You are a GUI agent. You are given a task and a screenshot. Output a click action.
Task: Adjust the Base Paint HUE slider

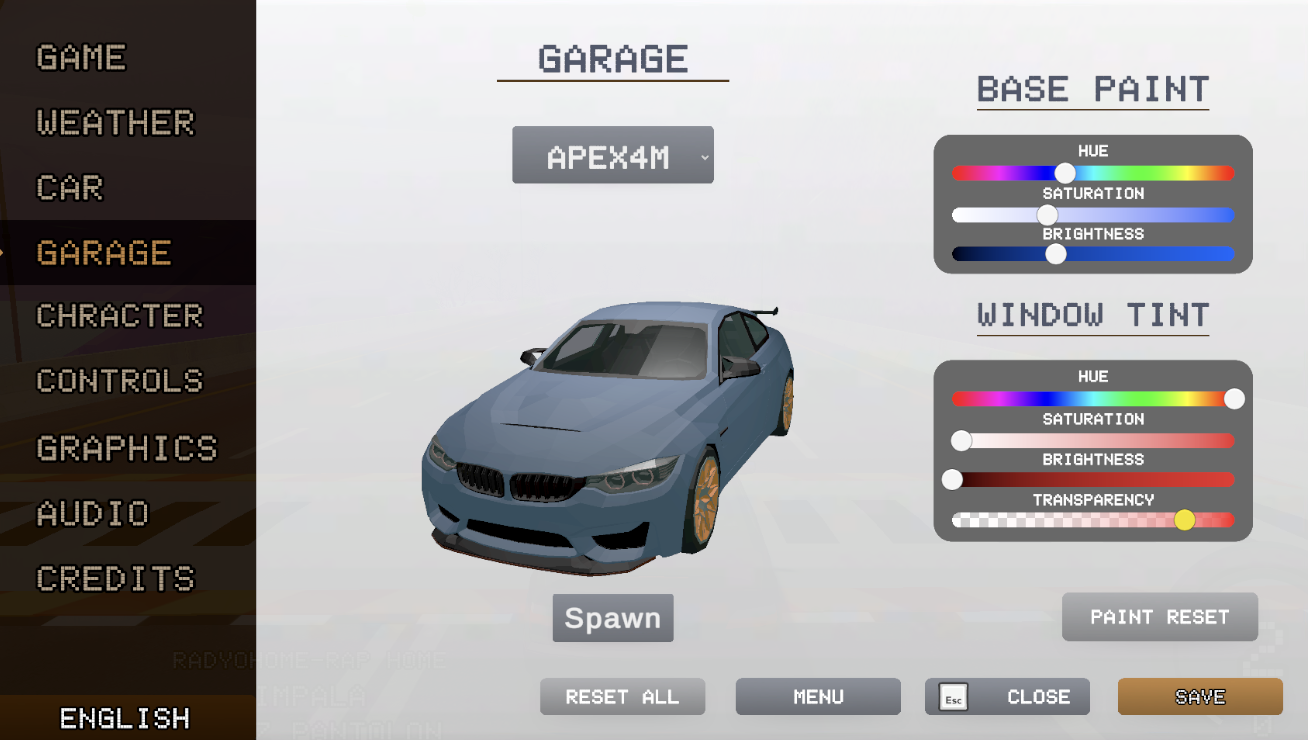1065,172
